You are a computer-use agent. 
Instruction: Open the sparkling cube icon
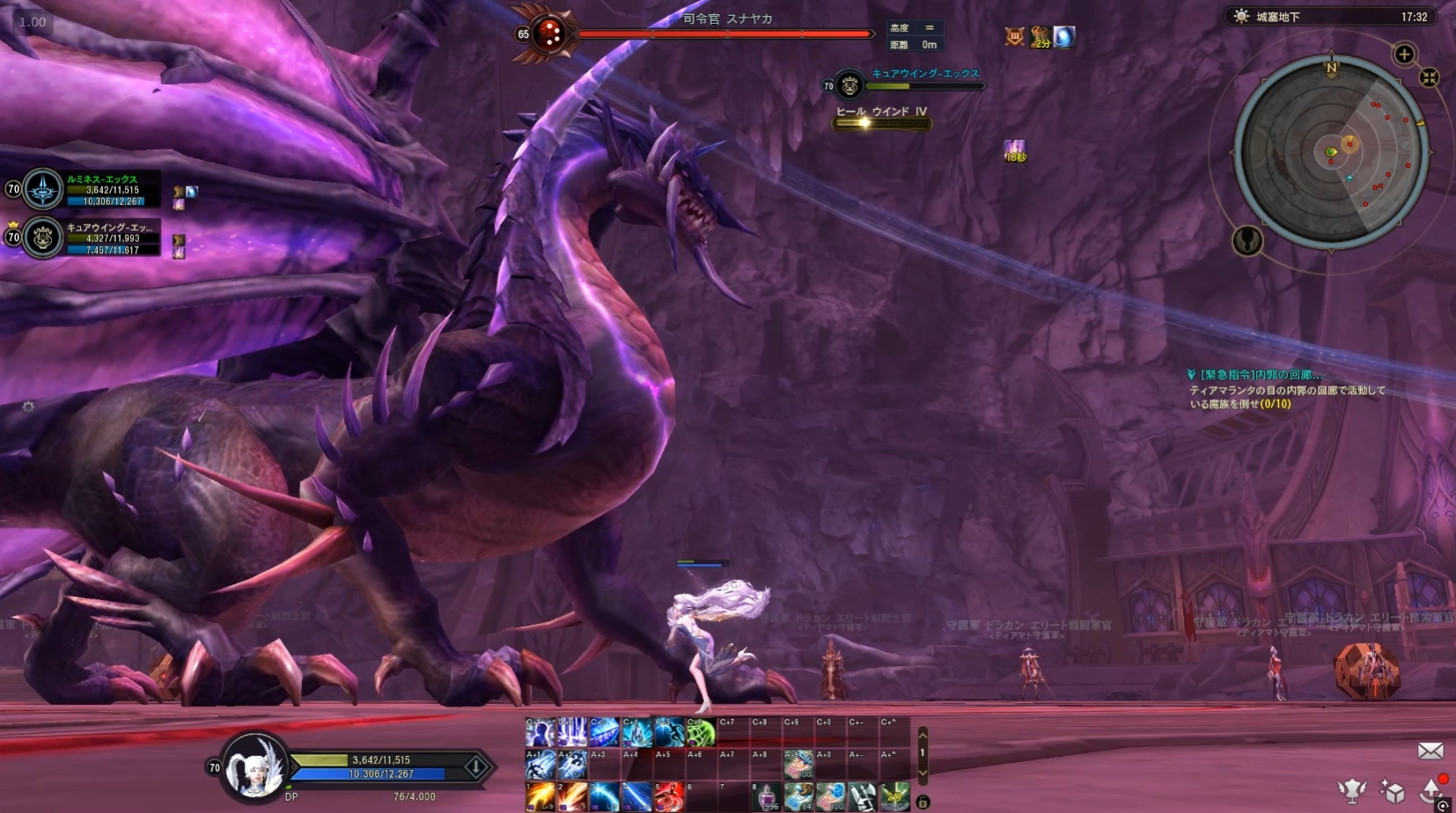click(x=1392, y=791)
